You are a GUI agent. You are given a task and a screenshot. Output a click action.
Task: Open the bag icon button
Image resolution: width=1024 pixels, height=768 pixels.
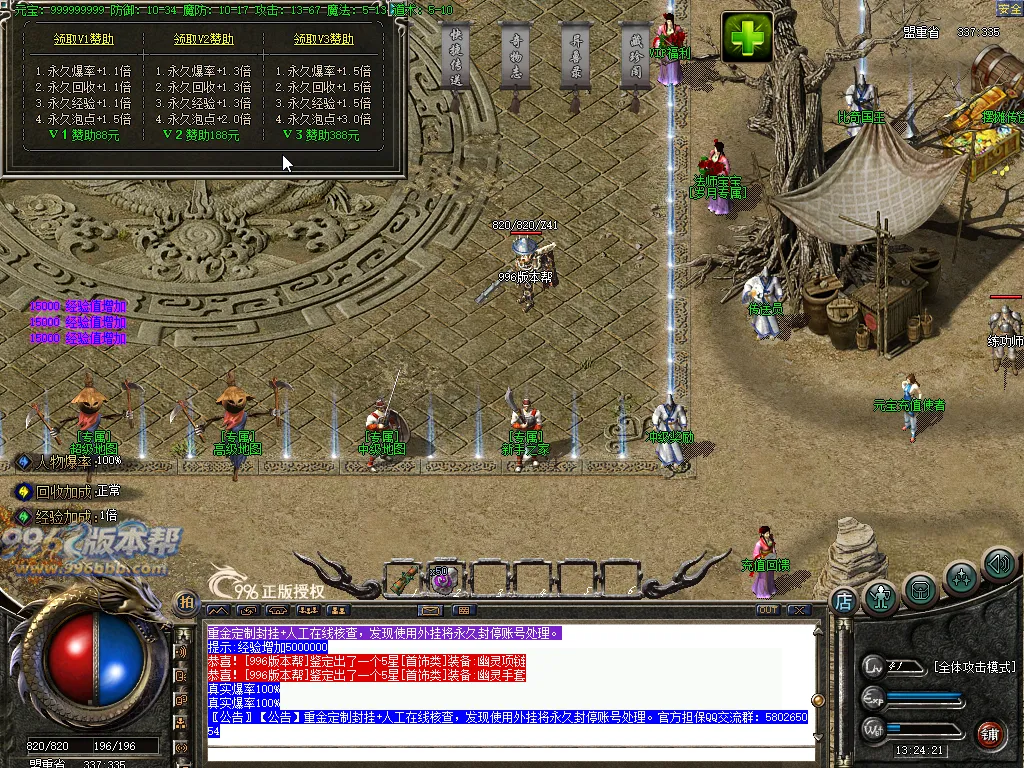(920, 590)
